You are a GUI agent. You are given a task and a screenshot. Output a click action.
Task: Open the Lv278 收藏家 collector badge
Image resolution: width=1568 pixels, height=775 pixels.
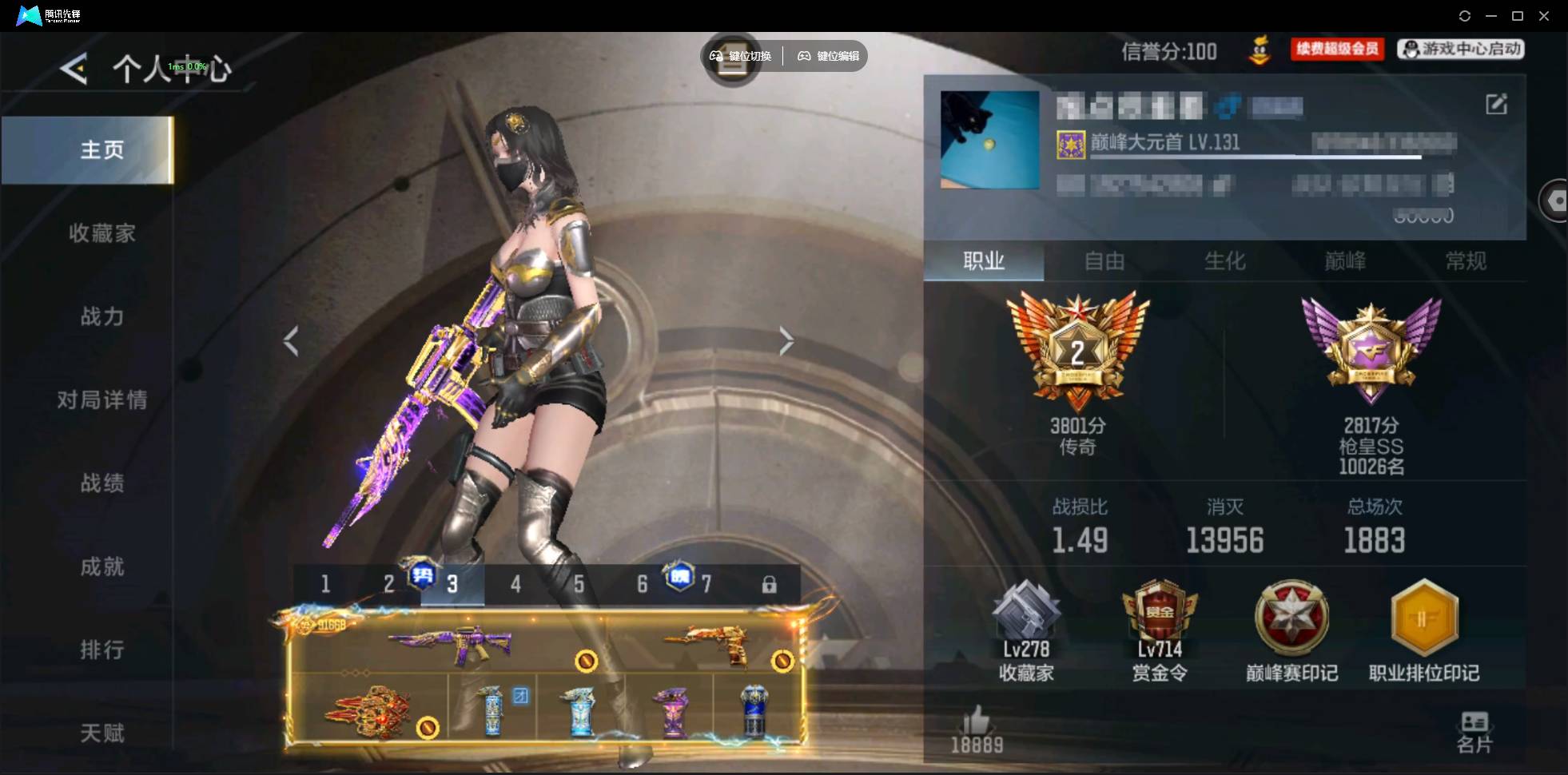click(1028, 627)
